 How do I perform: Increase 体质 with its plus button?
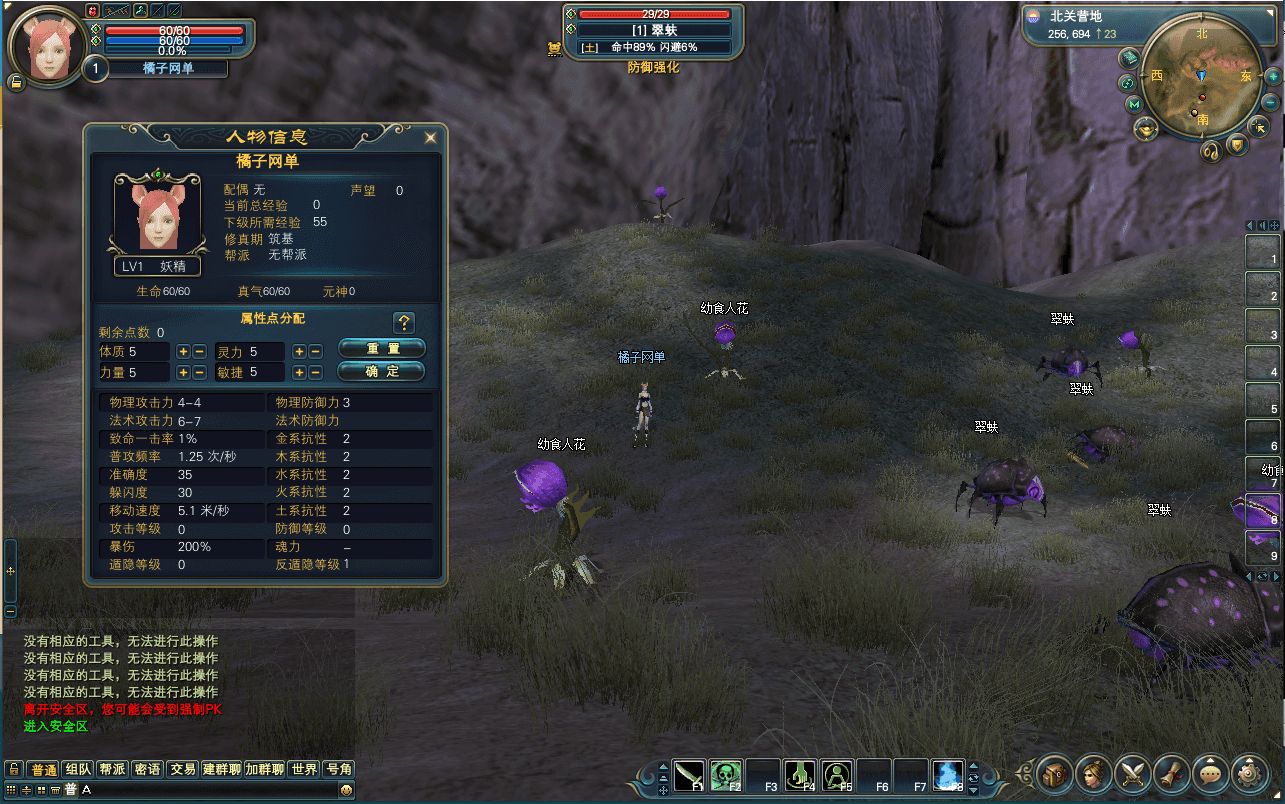pyautogui.click(x=183, y=351)
